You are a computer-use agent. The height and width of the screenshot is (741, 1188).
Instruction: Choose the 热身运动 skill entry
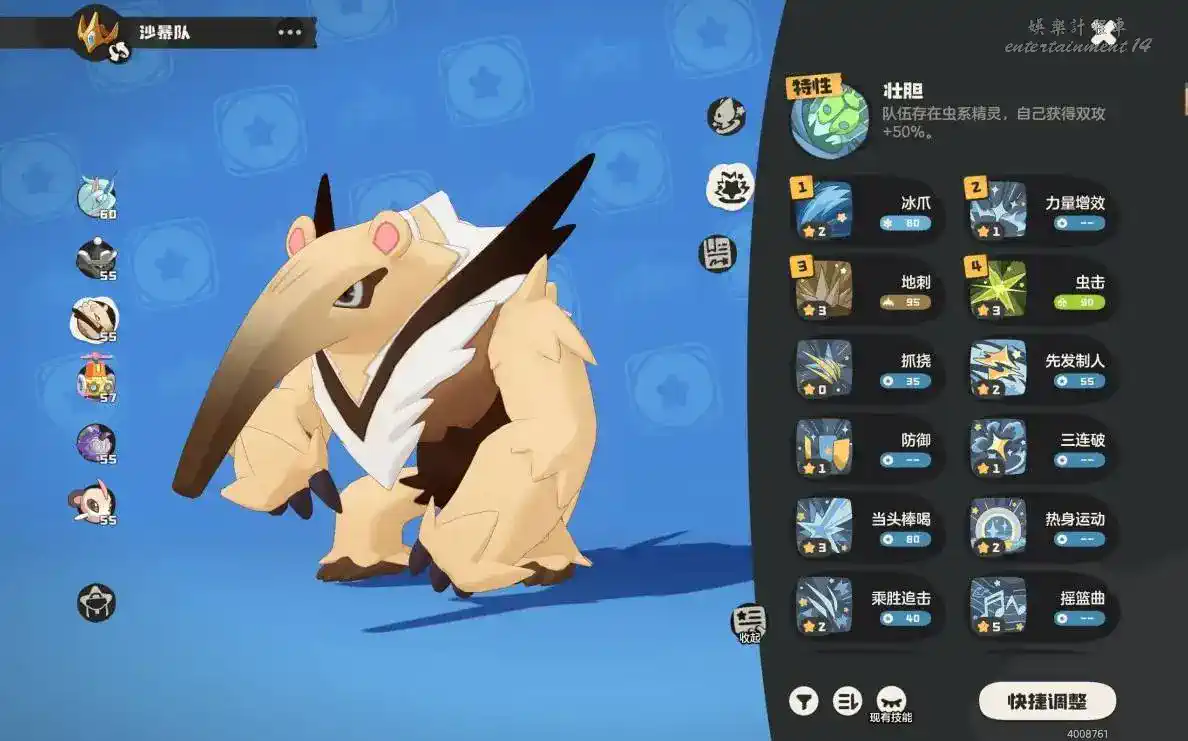point(1040,526)
